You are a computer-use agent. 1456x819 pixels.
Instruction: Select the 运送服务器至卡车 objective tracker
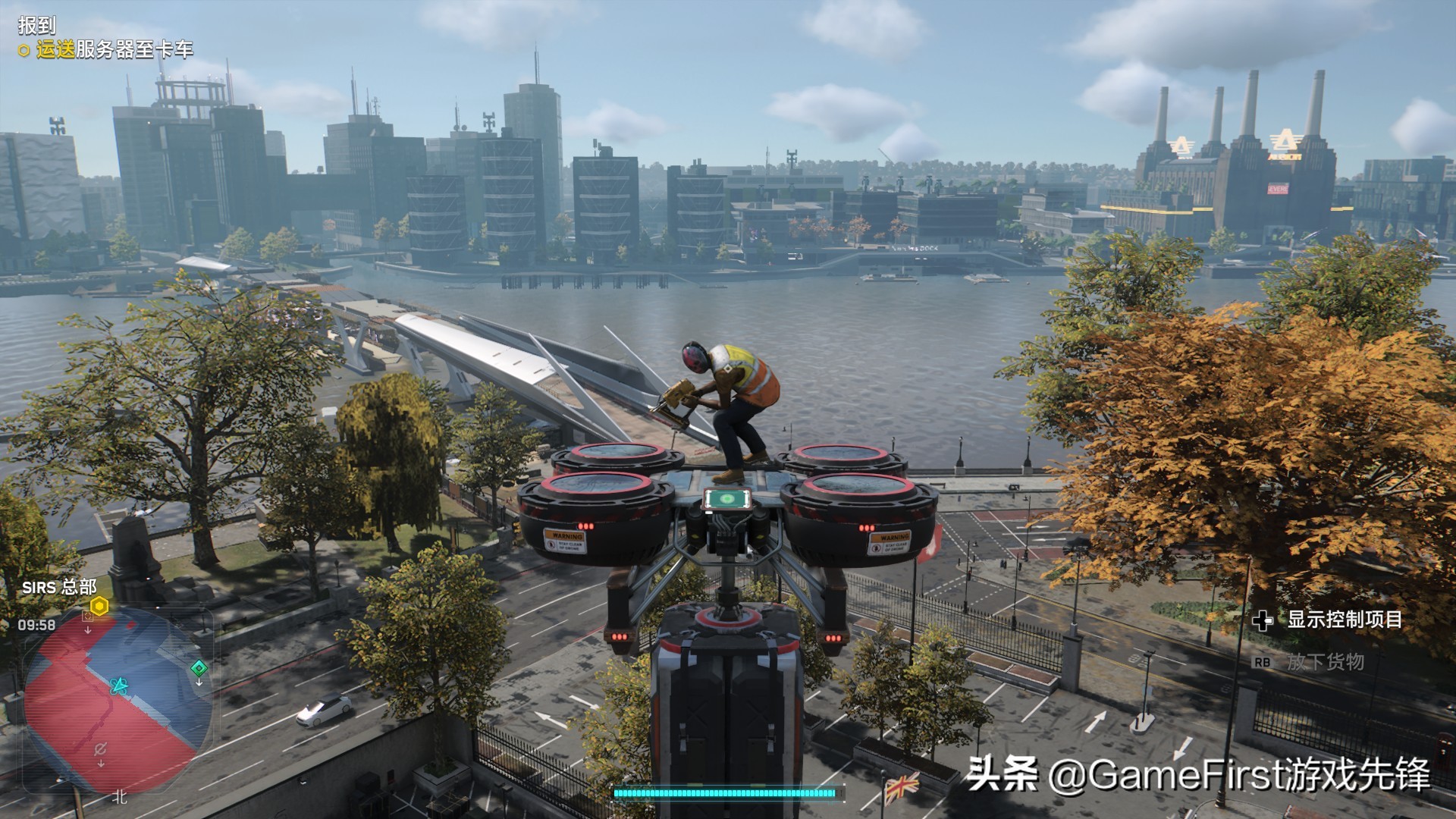click(114, 50)
